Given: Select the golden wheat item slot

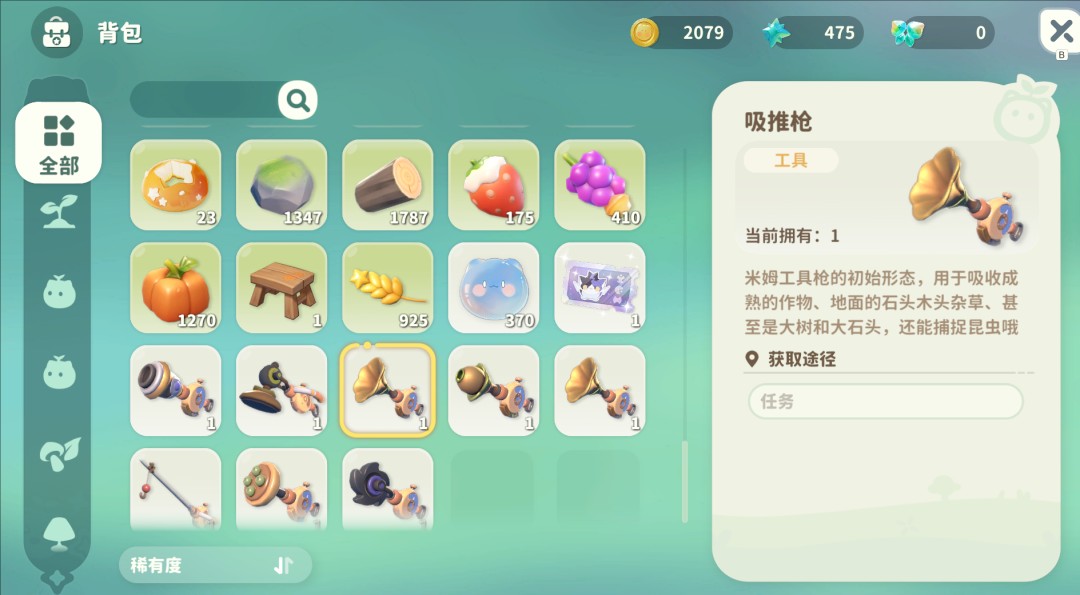Looking at the screenshot, I should click(x=388, y=288).
